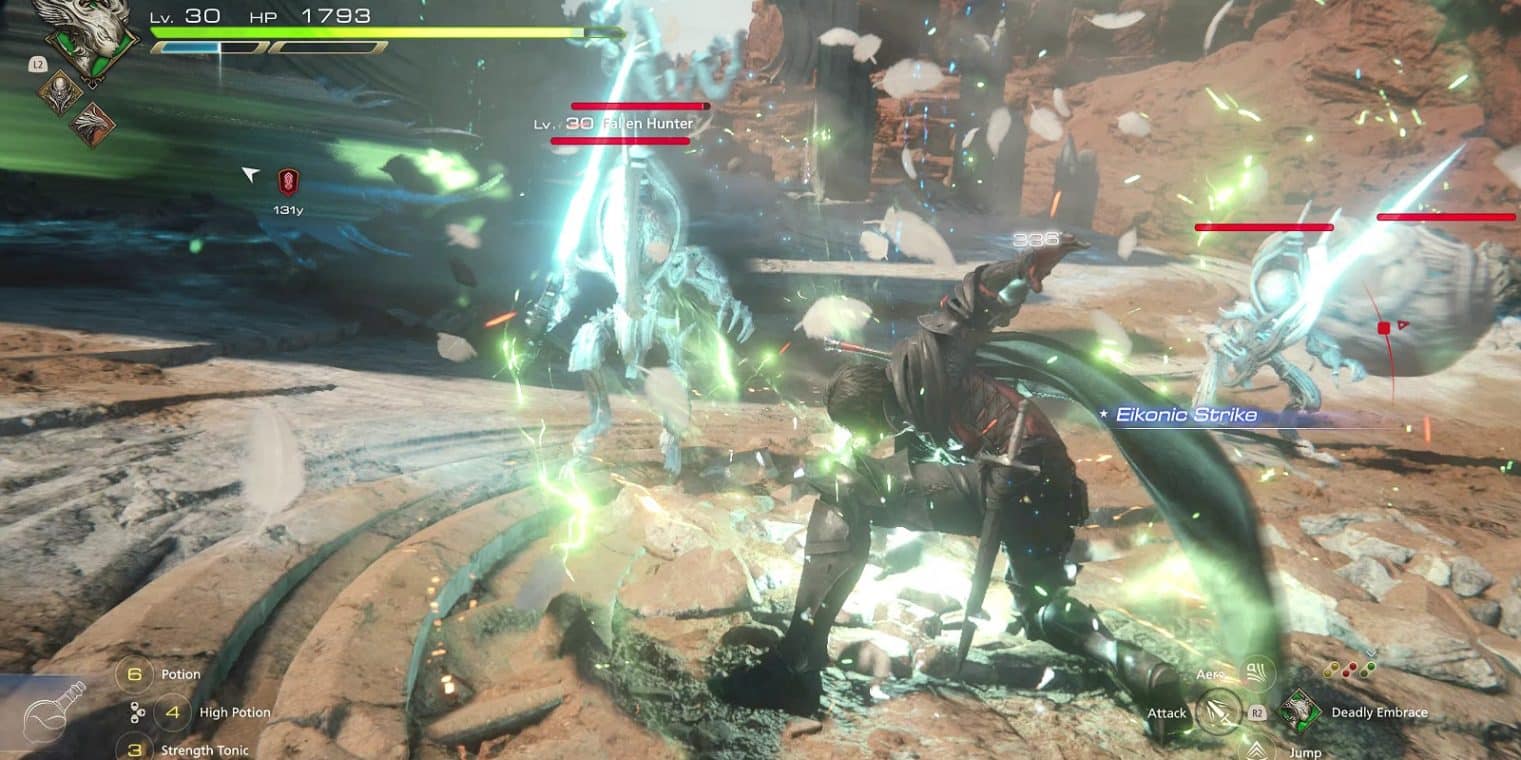Switch to the pale-faced Eikon diamond icon
This screenshot has width=1521, height=760.
click(x=59, y=92)
